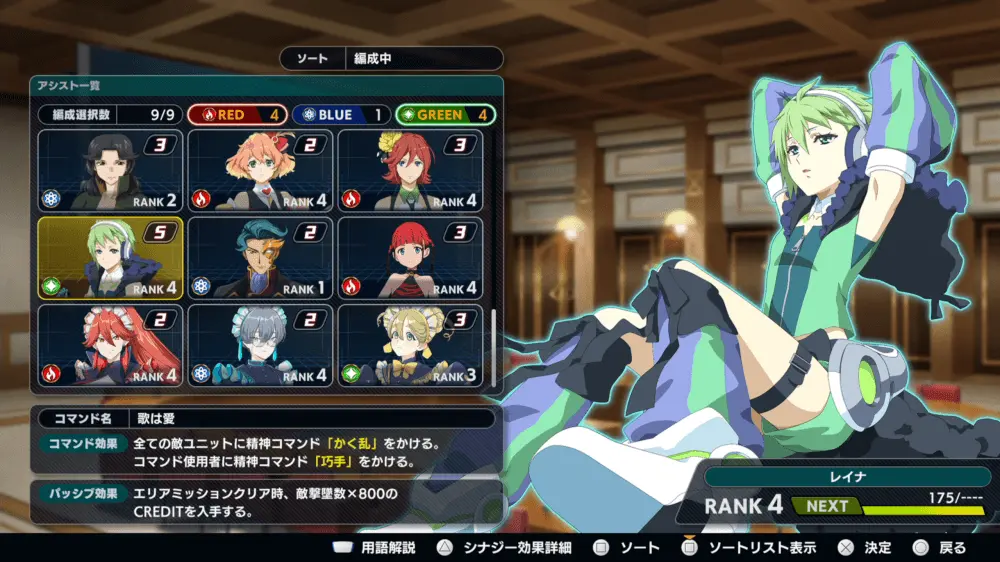This screenshot has width=1000, height=562.
Task: Select the black-haired assist with Rank 2
Action: tap(110, 171)
